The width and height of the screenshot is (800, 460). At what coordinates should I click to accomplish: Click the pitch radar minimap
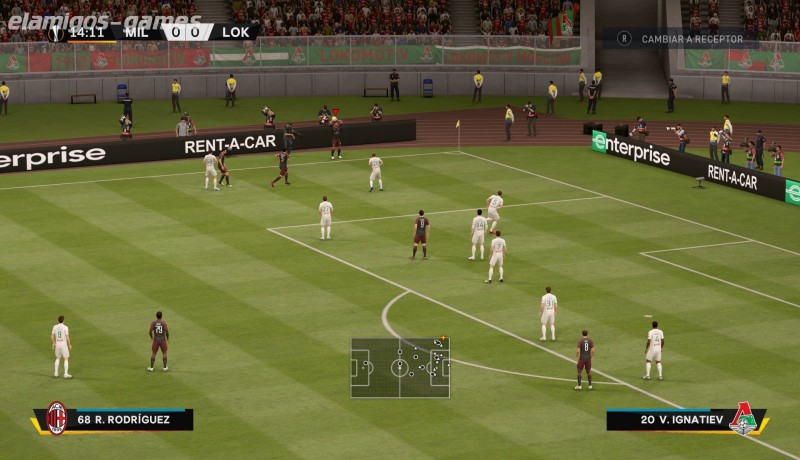click(400, 367)
